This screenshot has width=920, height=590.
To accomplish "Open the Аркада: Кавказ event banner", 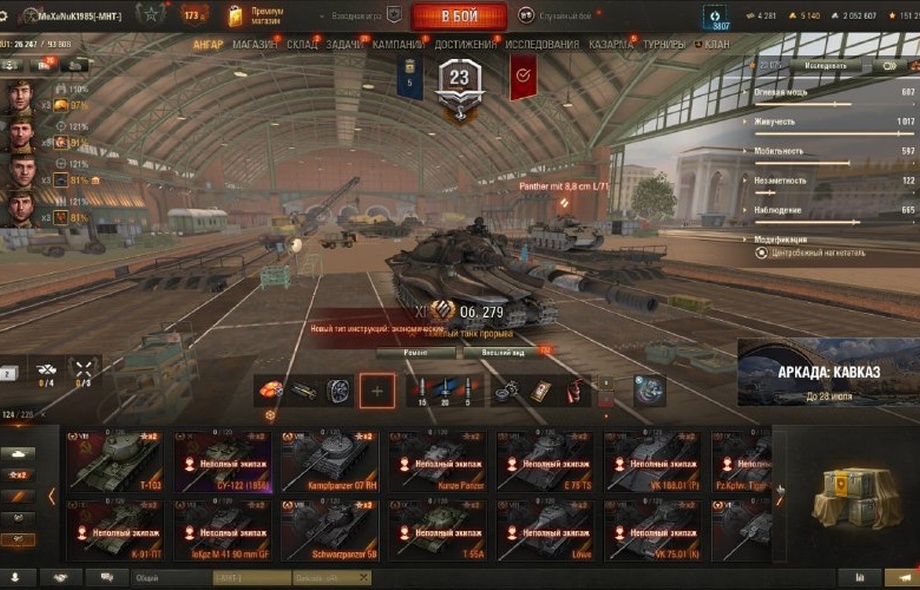I will point(828,372).
